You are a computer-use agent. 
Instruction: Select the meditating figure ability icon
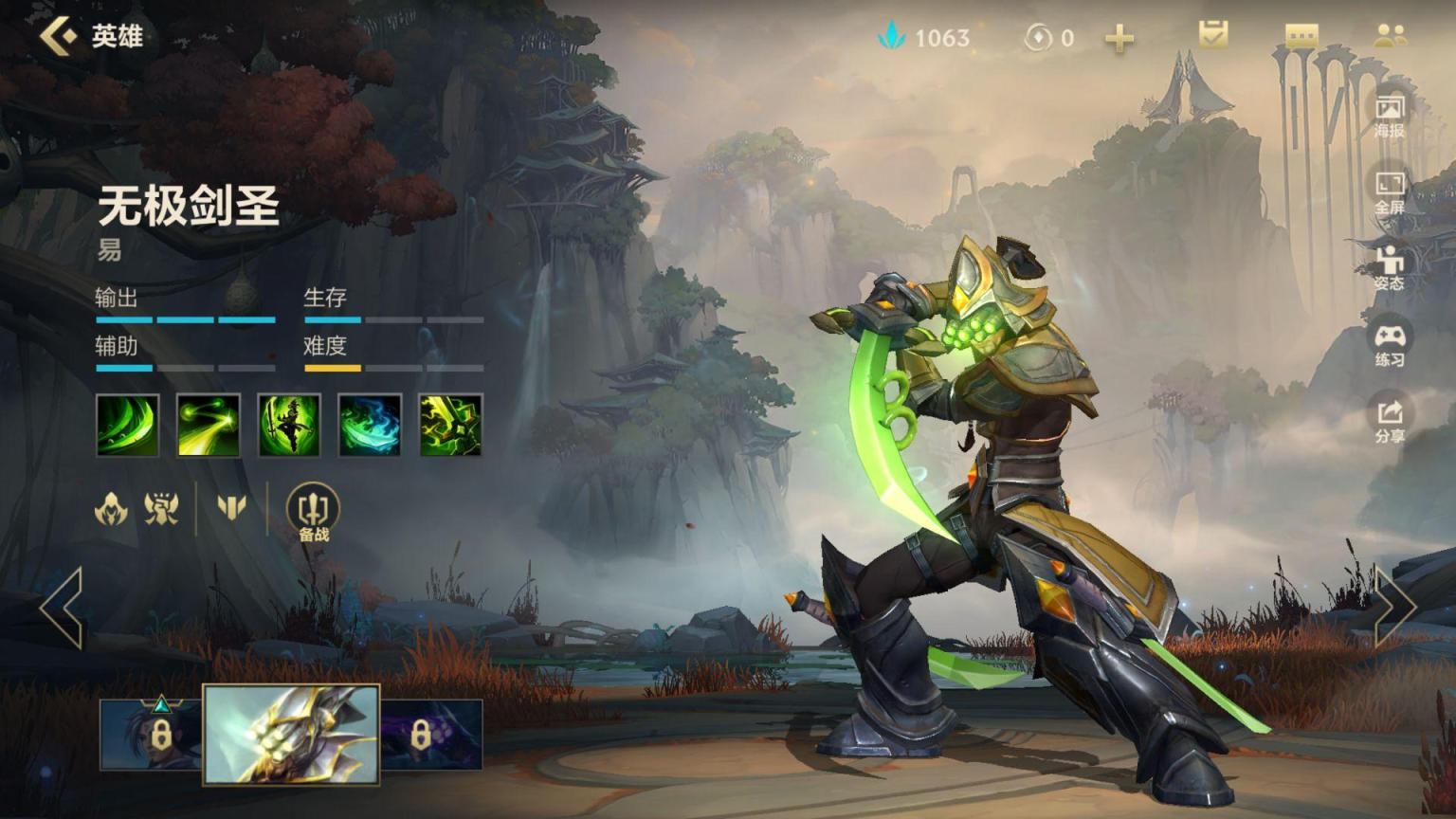point(289,426)
